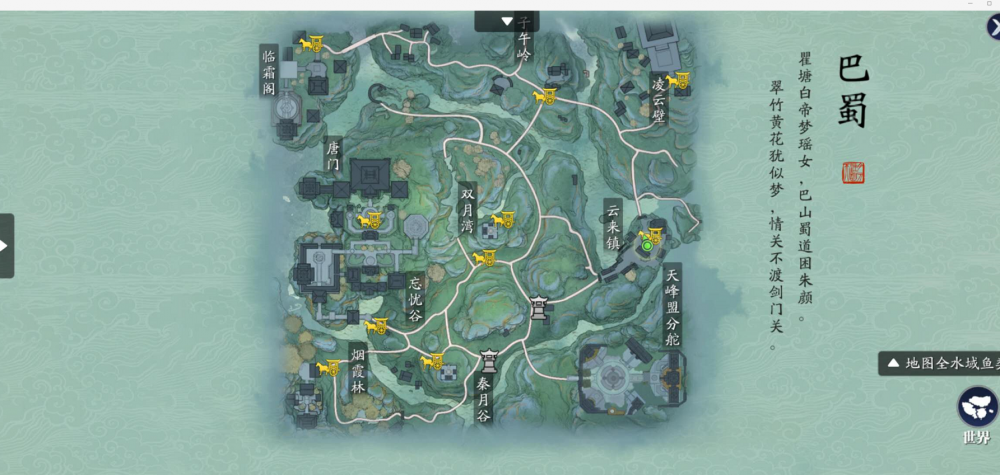1000x475 pixels.
Task: Open the left side panel arrow
Action: pyautogui.click(x=5, y=245)
